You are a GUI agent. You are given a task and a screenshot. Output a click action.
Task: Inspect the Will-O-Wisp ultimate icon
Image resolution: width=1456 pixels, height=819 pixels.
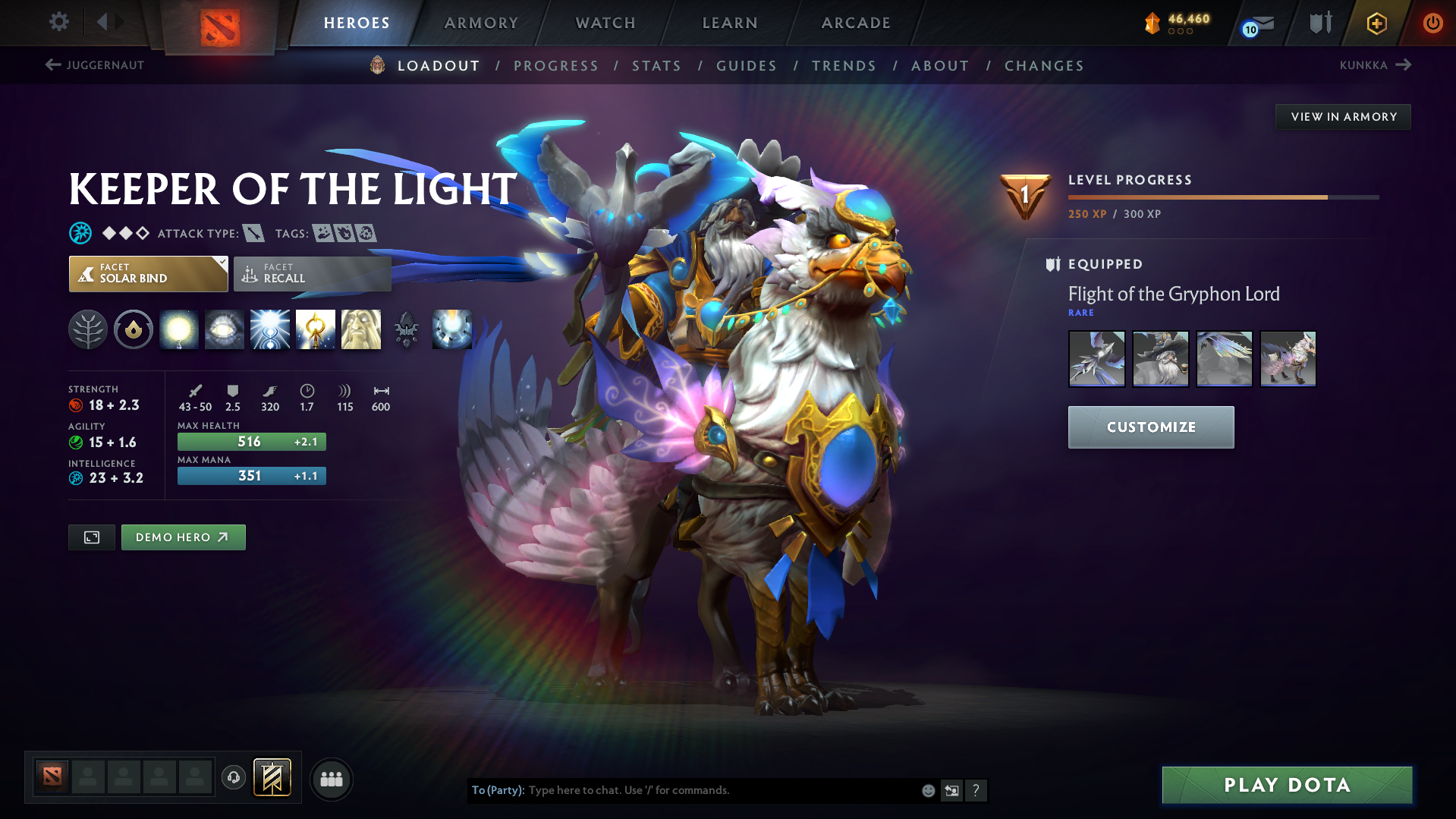pyautogui.click(x=451, y=329)
